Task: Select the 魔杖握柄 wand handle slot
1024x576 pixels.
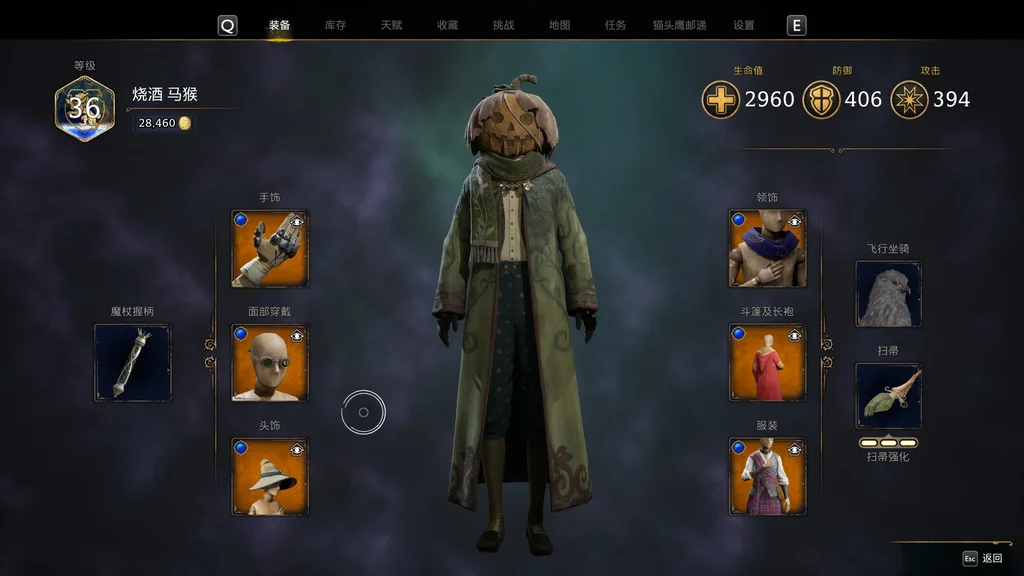Action: click(x=133, y=362)
